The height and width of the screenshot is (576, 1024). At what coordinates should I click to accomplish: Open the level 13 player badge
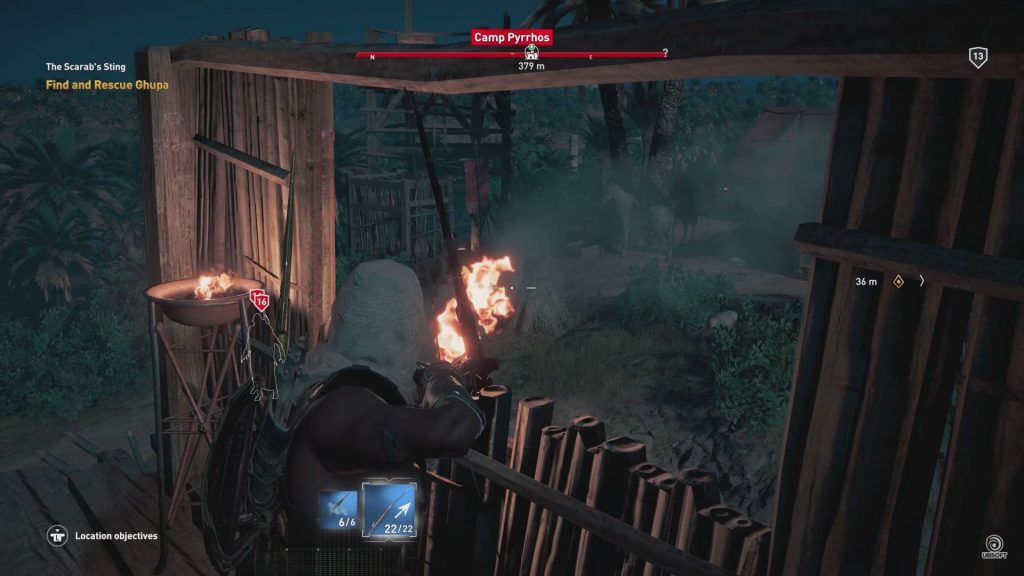tap(978, 58)
